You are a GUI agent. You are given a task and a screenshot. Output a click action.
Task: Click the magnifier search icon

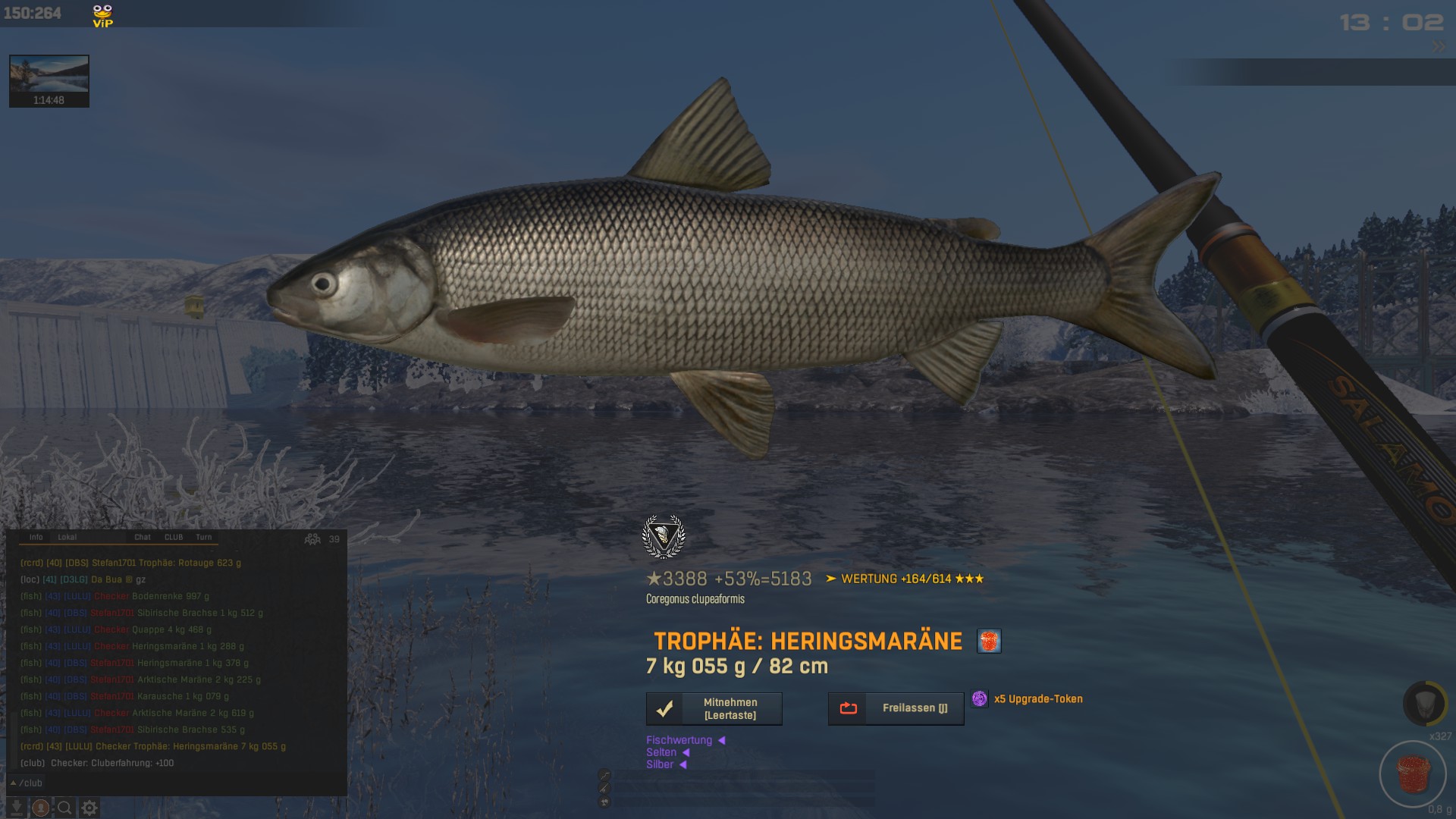click(x=65, y=808)
